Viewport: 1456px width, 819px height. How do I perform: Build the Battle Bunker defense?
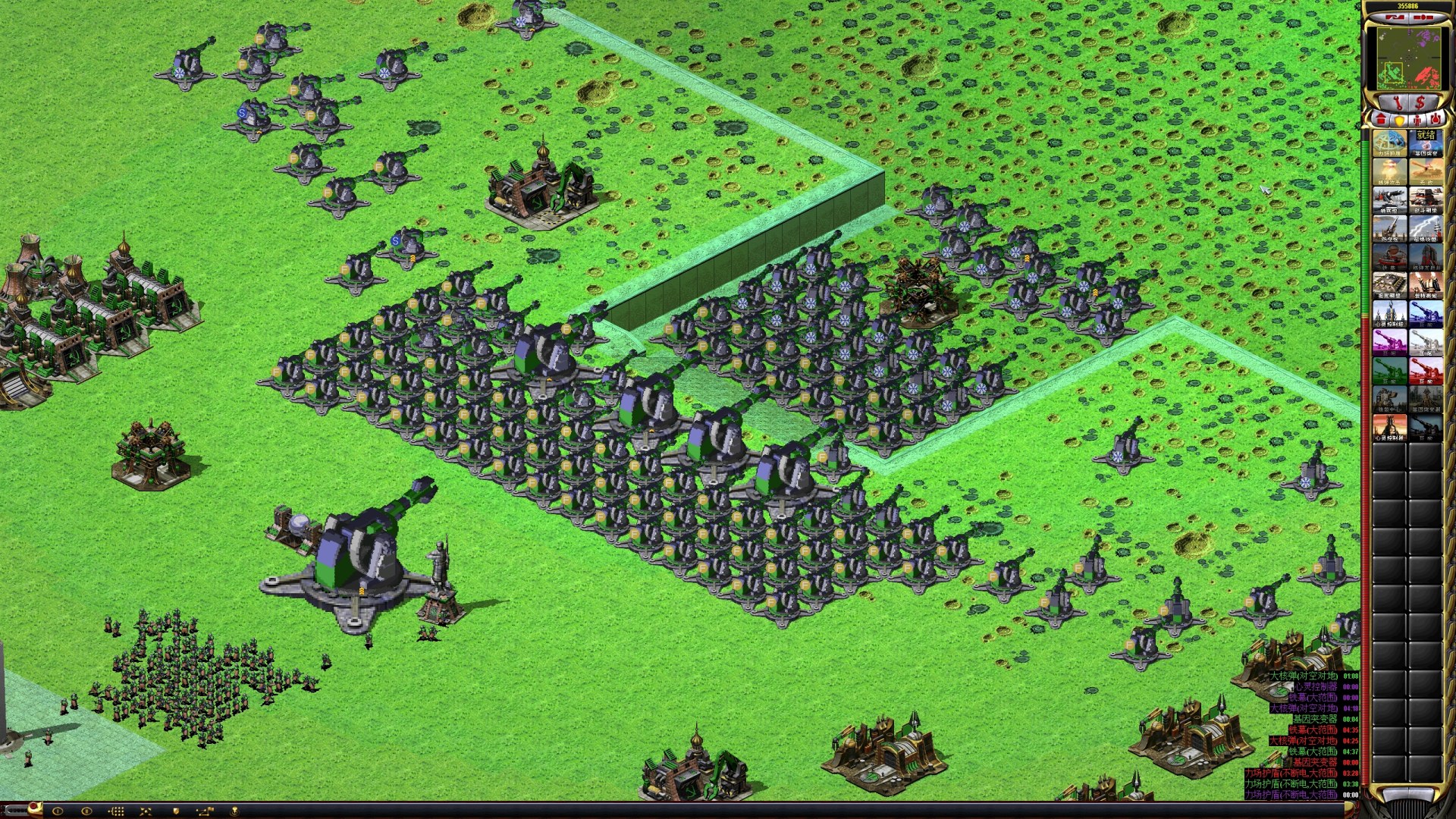(x=1426, y=199)
